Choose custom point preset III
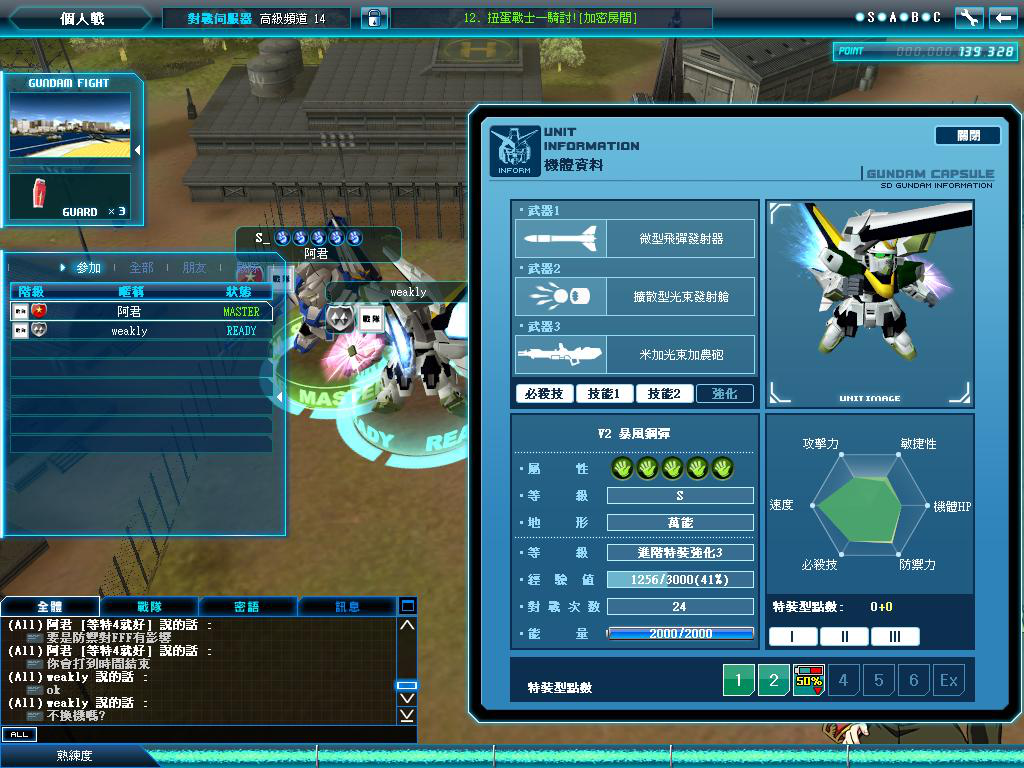The image size is (1024, 768). click(x=895, y=637)
